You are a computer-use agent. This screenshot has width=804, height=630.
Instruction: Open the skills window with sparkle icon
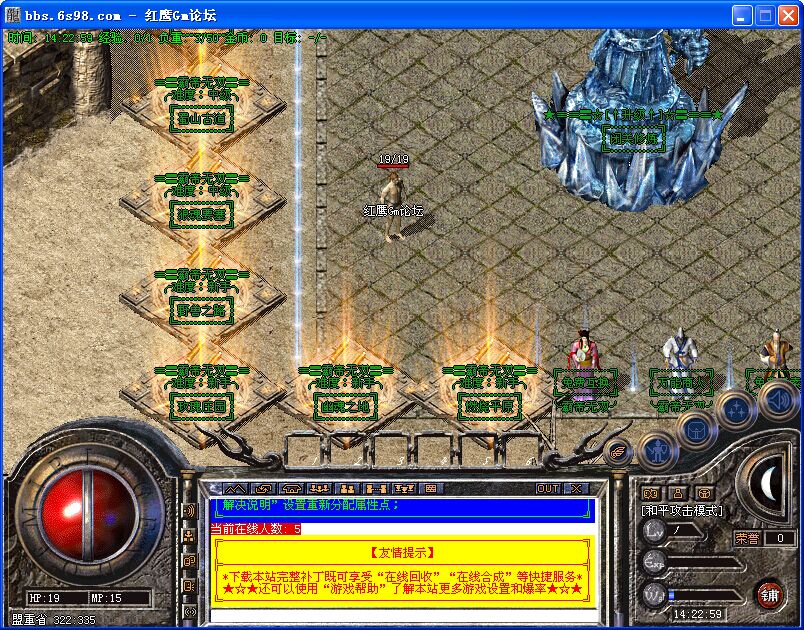click(738, 410)
